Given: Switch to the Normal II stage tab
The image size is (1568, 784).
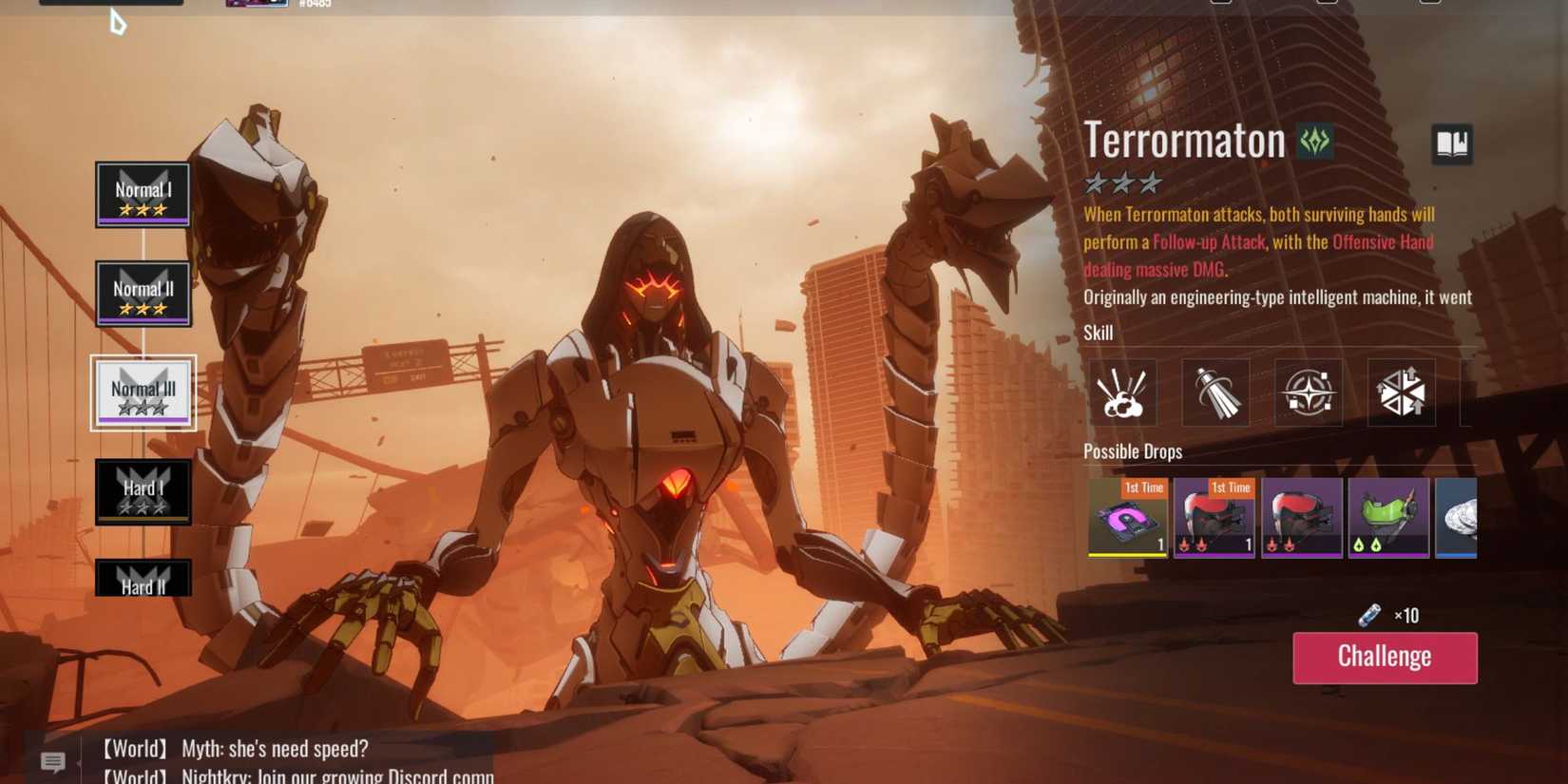Looking at the screenshot, I should (143, 294).
